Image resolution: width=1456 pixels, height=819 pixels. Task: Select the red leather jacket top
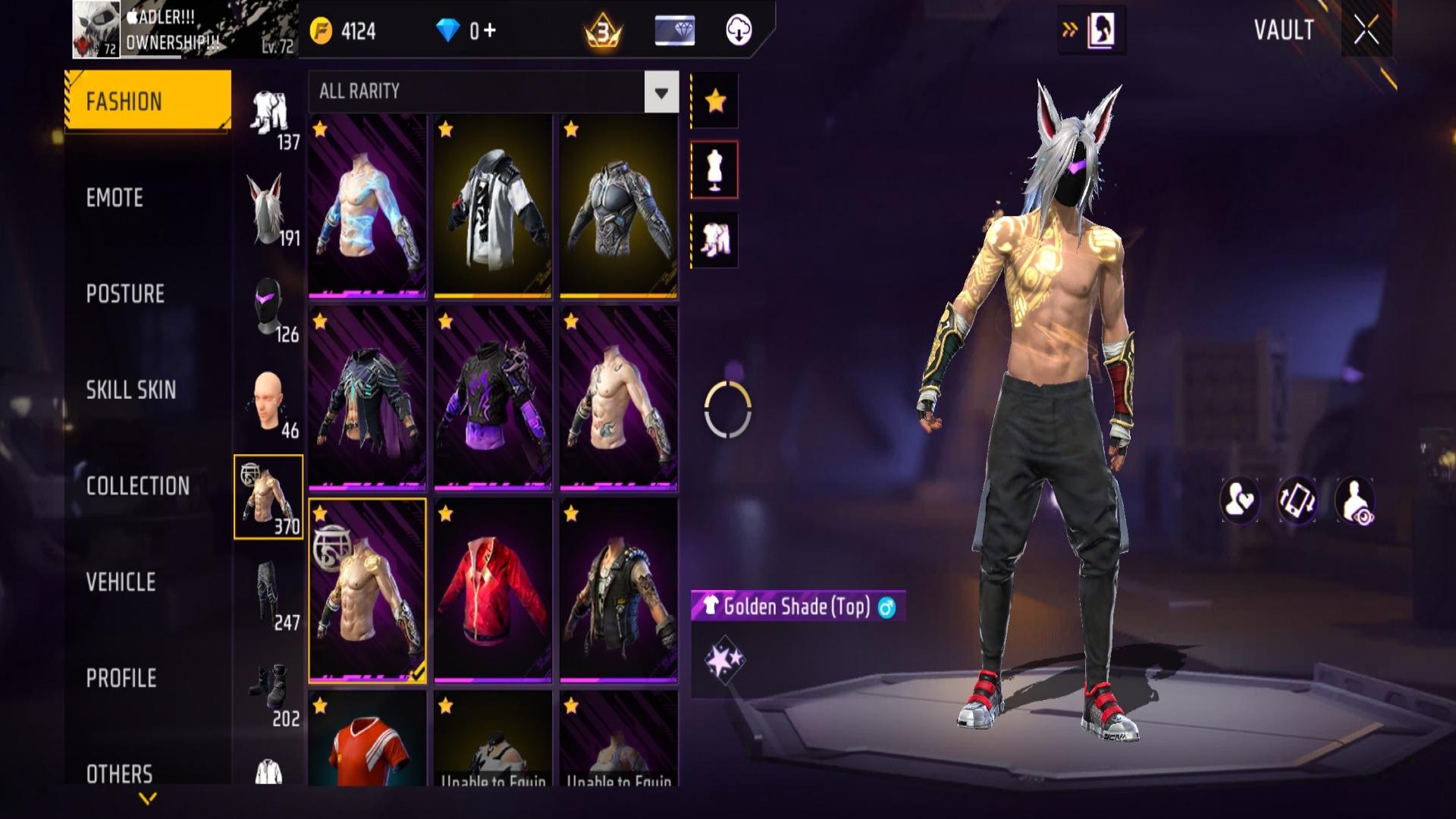(493, 590)
